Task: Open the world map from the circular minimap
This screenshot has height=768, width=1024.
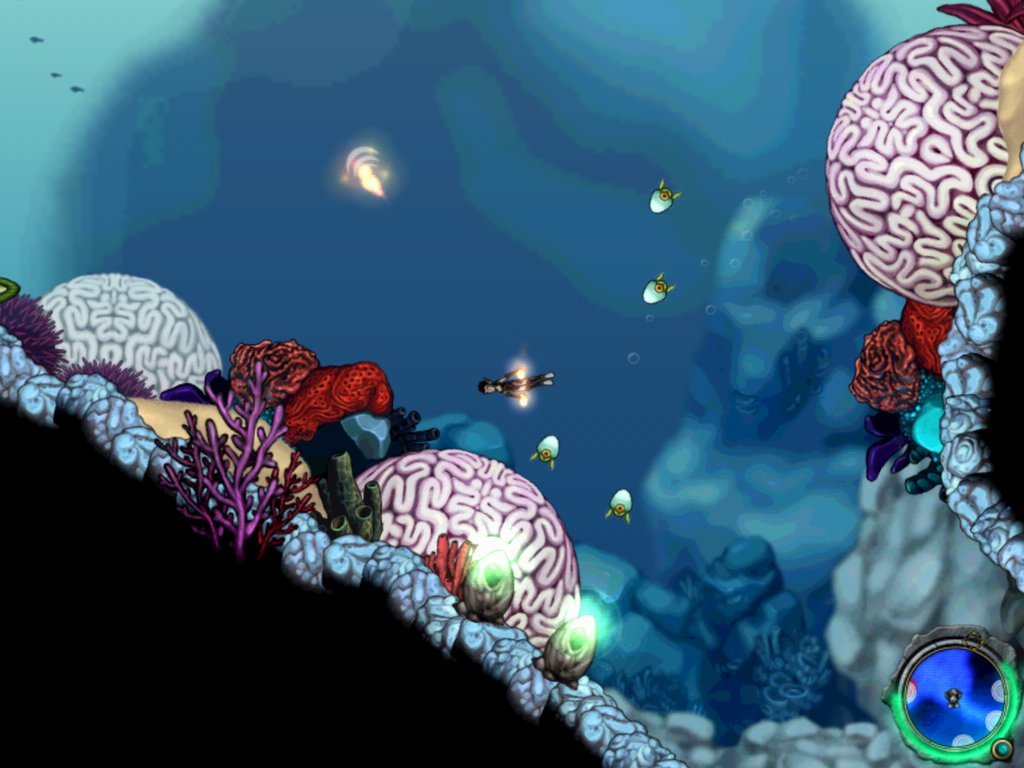Action: click(x=953, y=695)
